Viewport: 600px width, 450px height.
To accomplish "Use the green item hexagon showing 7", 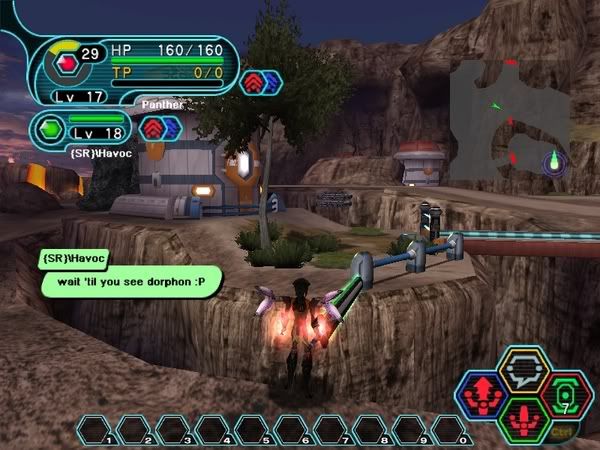I will click(x=565, y=393).
